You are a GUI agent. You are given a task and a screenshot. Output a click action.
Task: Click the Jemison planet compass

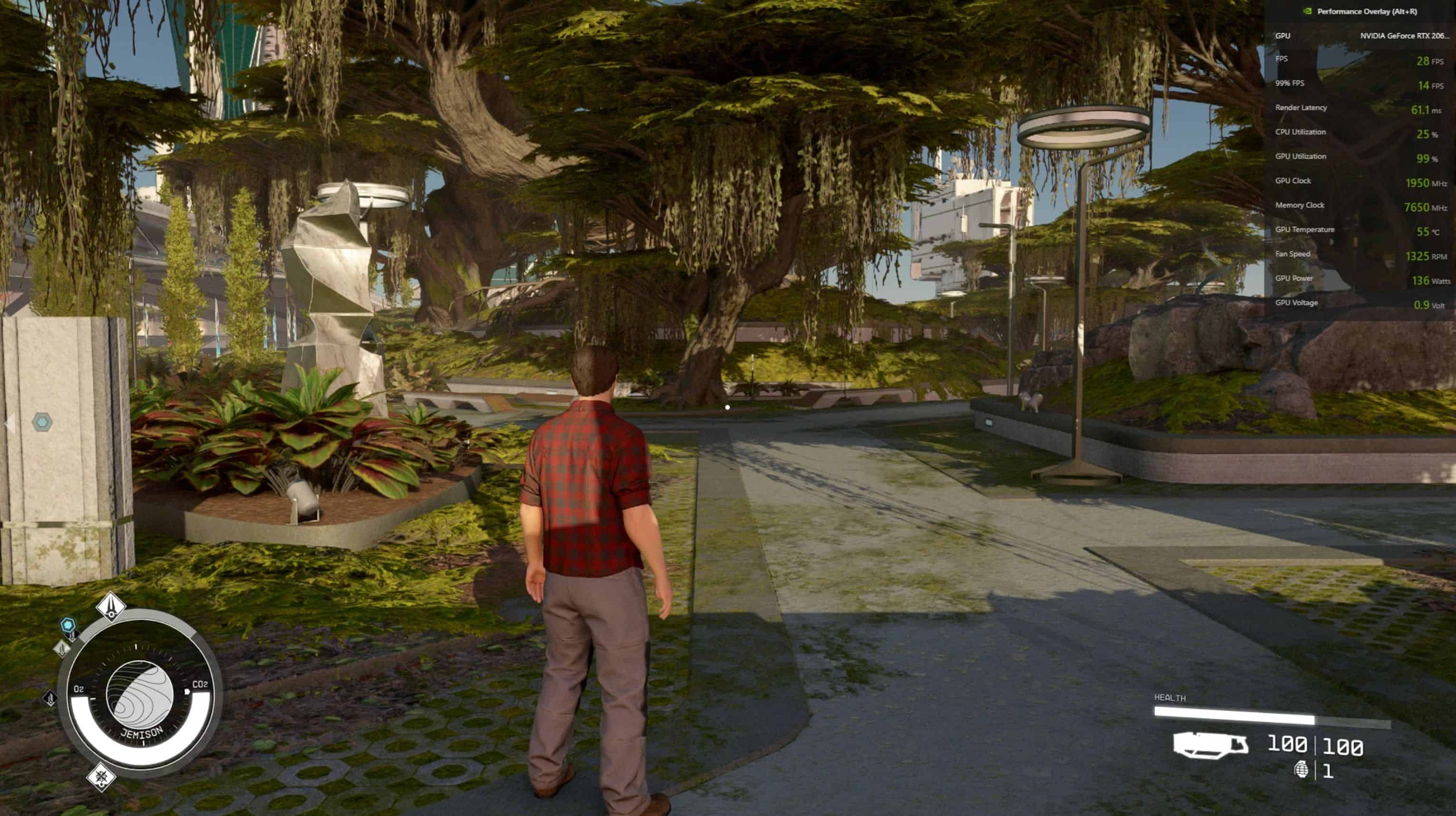[x=140, y=694]
